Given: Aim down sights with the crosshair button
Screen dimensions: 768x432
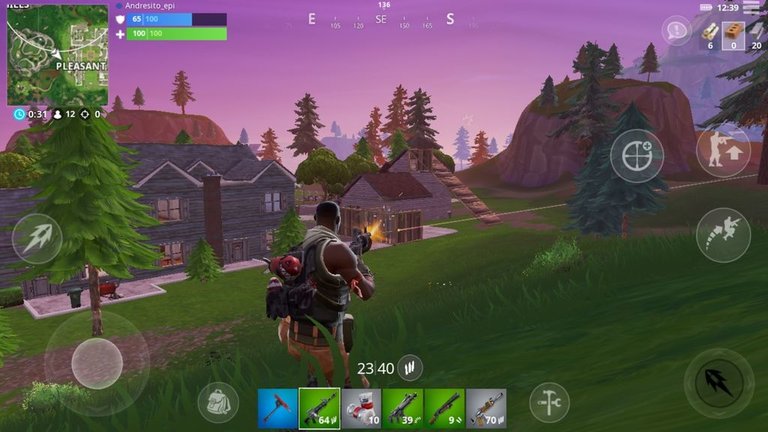Looking at the screenshot, I should (637, 156).
